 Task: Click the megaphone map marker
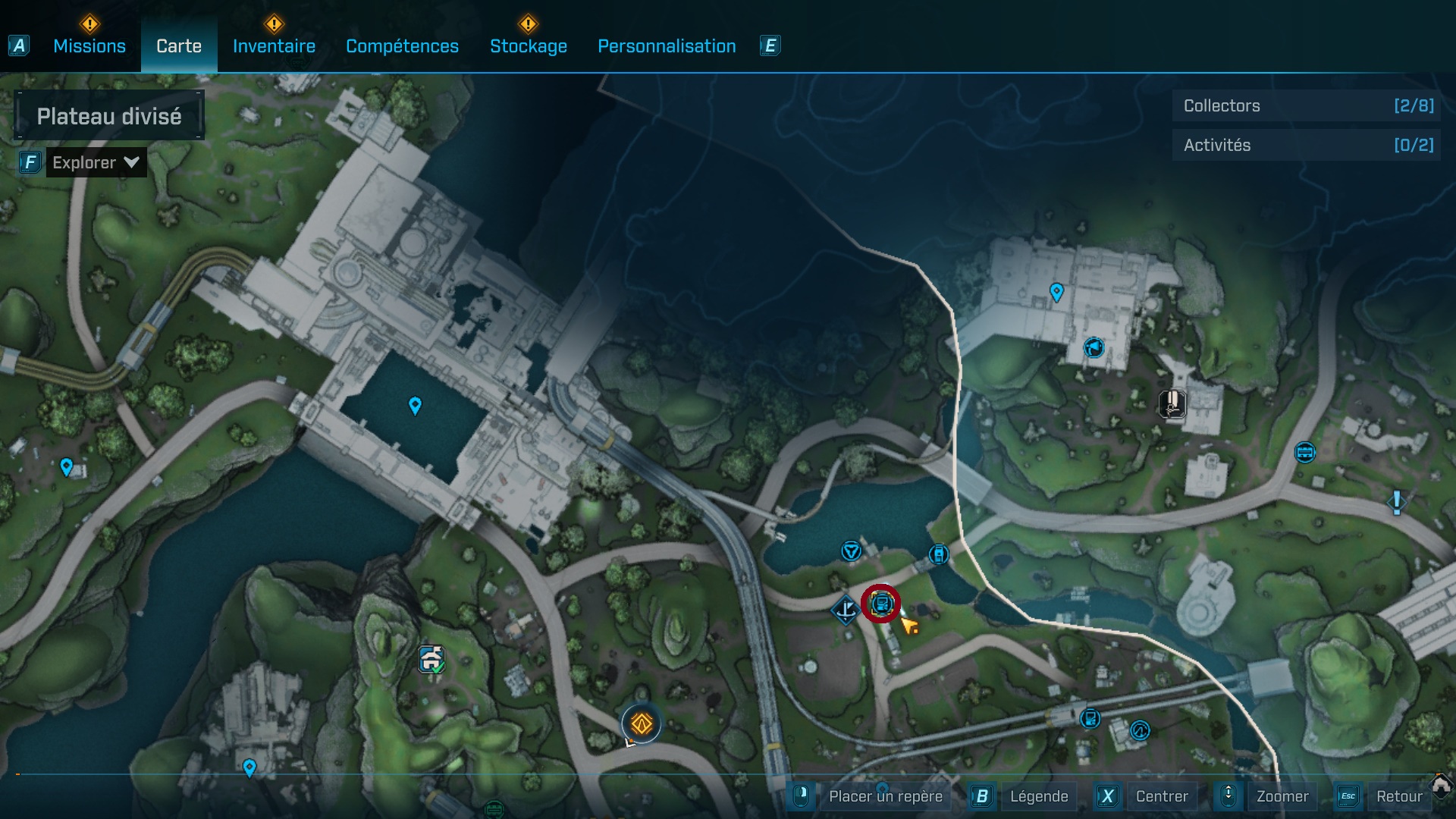tap(1094, 348)
